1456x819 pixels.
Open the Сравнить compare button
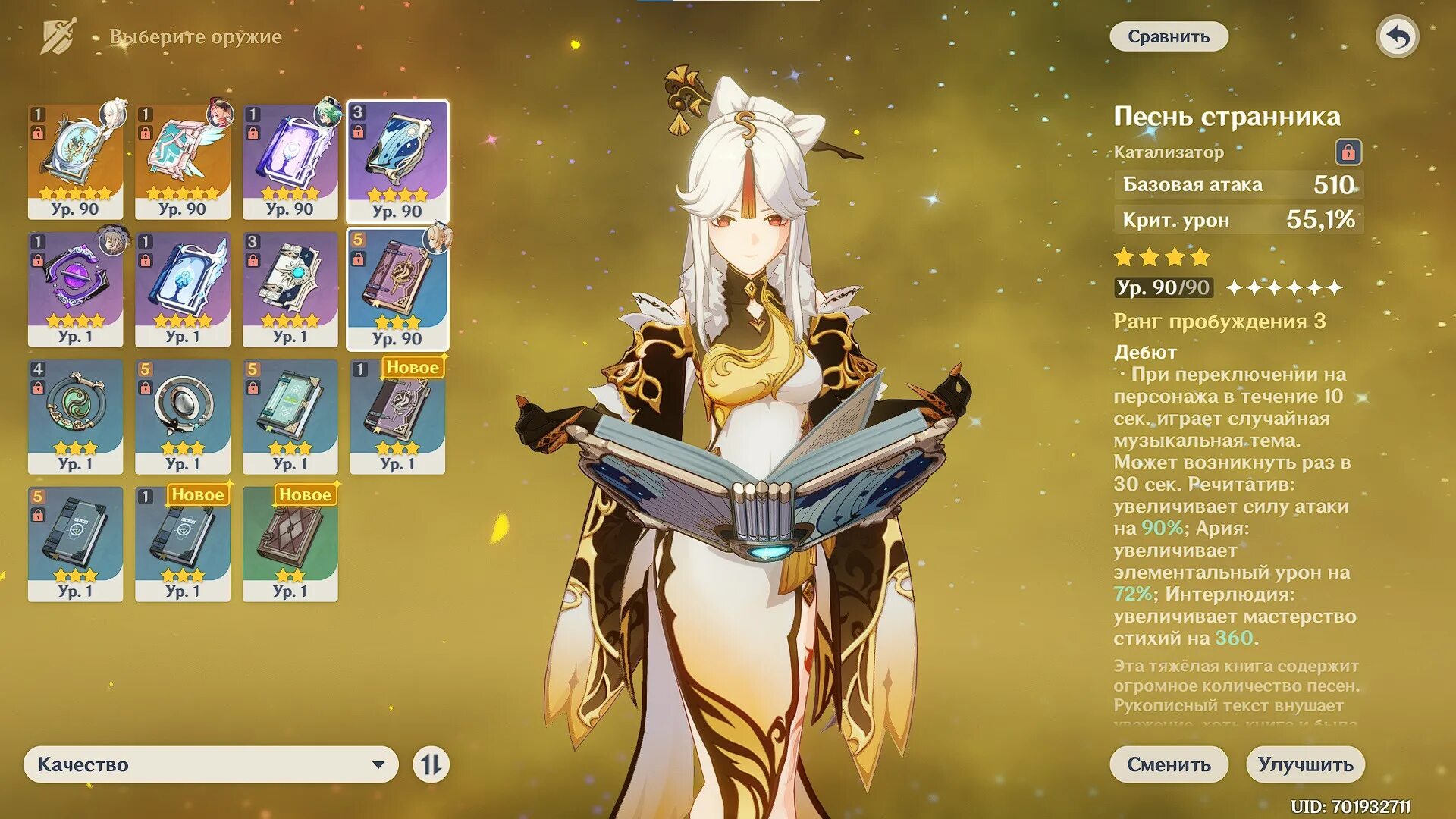1168,36
